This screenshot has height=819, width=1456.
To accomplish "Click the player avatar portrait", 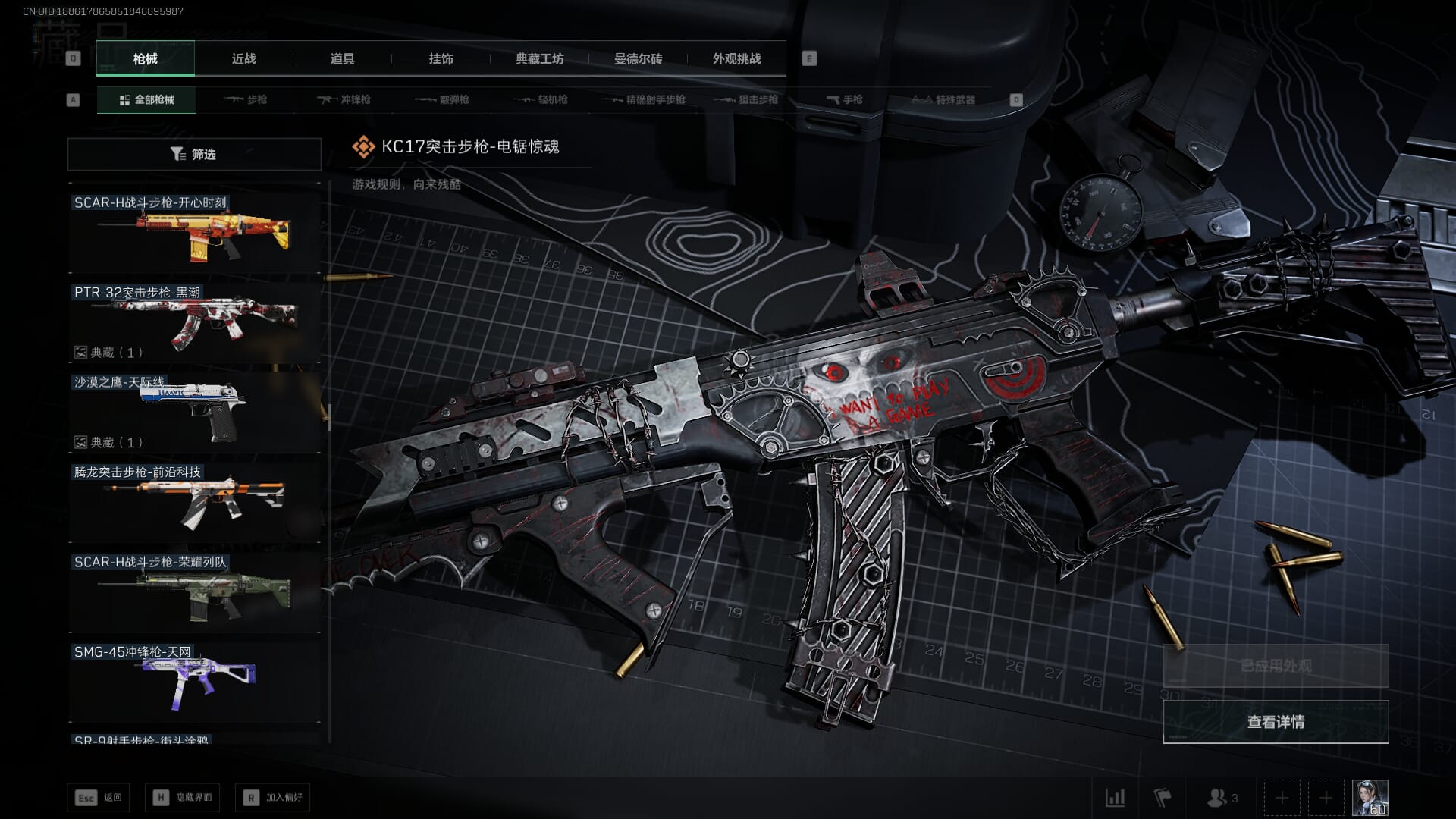I will click(1370, 798).
